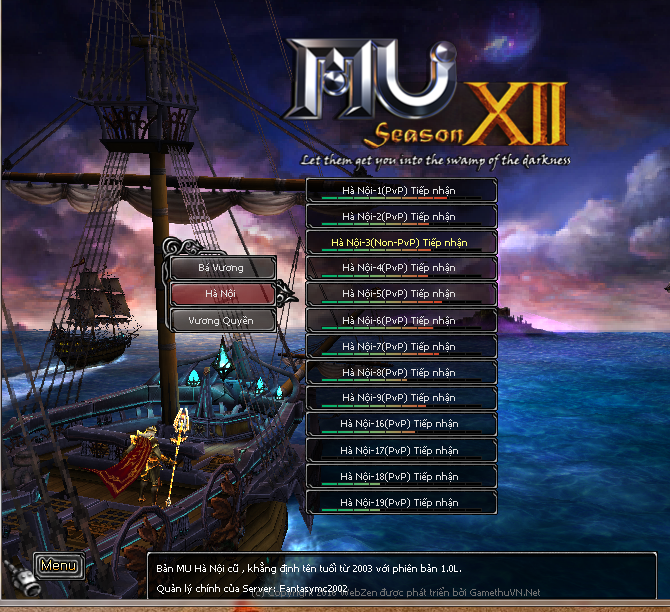Enter server Hà Nội-18(PvP)
Viewport: 670px width, 612px height.
pyautogui.click(x=400, y=476)
